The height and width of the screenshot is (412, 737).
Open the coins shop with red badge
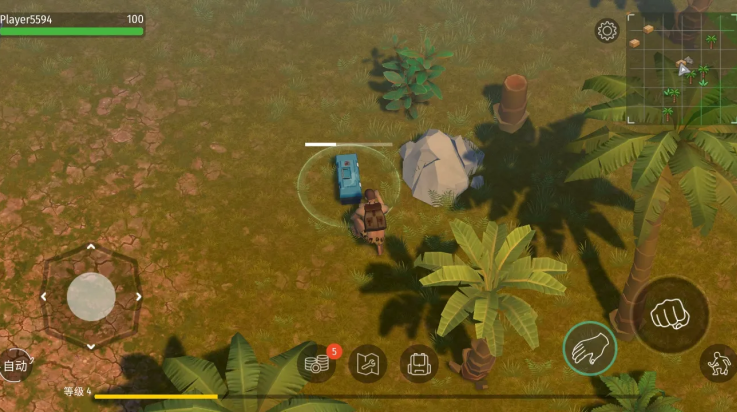pos(318,364)
